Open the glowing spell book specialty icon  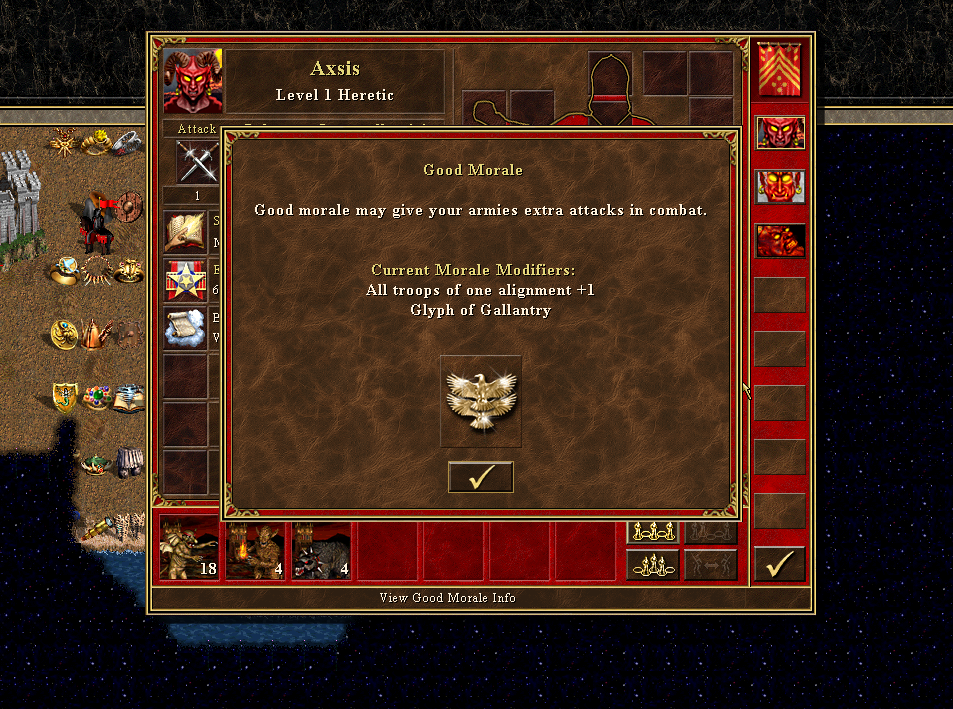185,232
